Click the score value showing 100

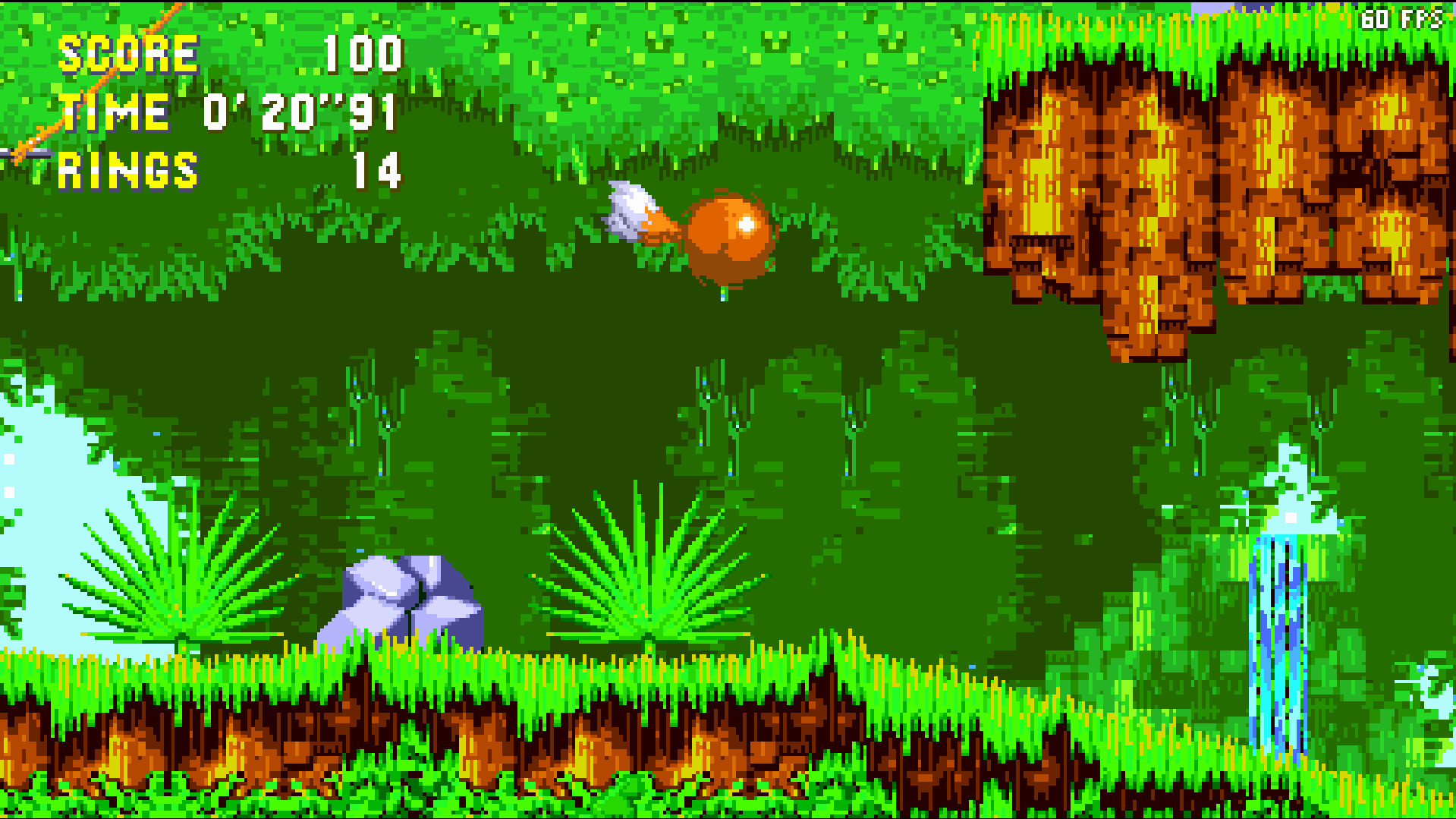[362, 53]
